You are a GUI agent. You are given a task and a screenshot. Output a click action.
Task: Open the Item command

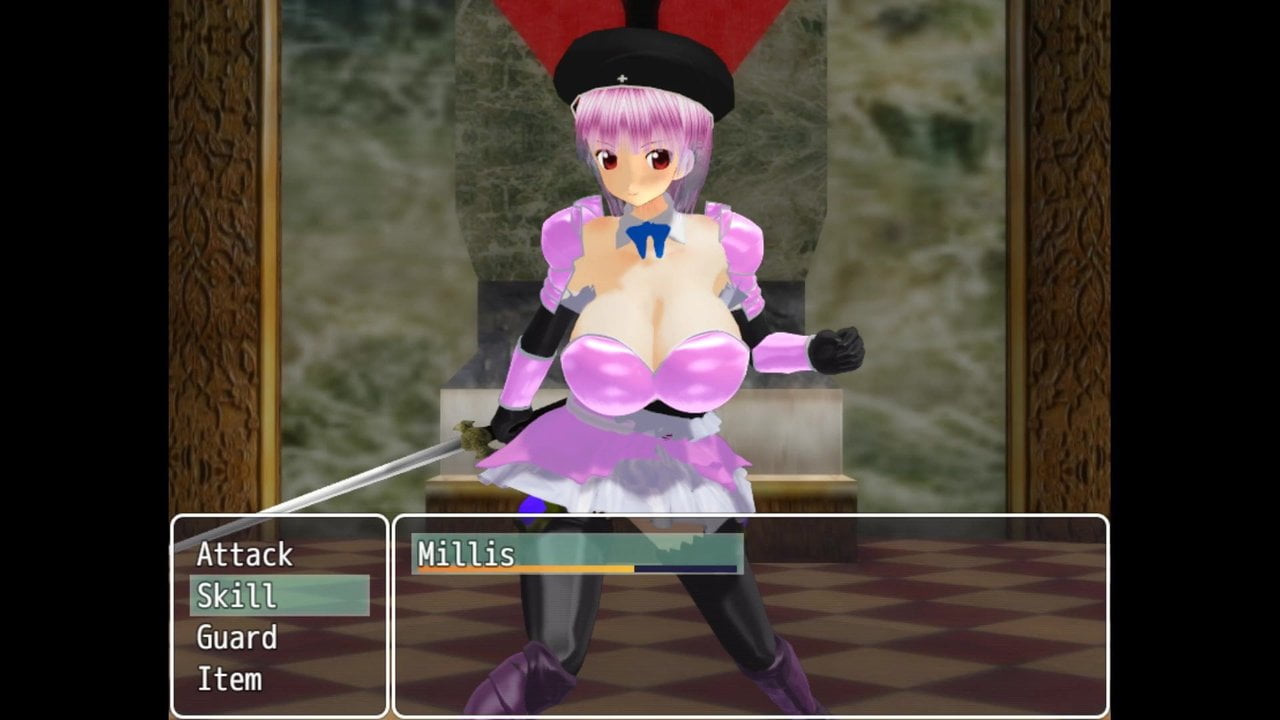[229, 680]
